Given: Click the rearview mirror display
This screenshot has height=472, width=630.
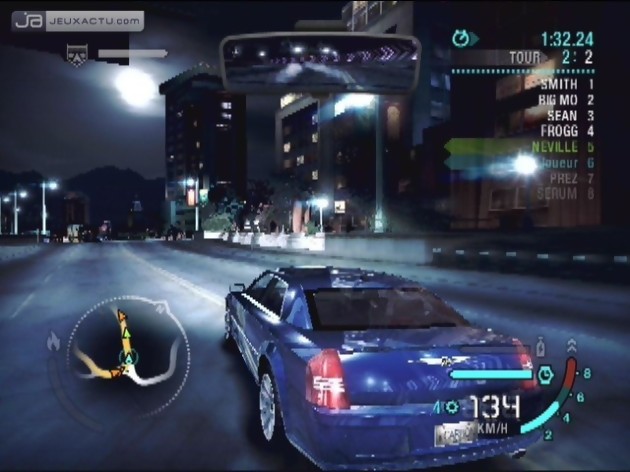Looking at the screenshot, I should pos(320,62).
